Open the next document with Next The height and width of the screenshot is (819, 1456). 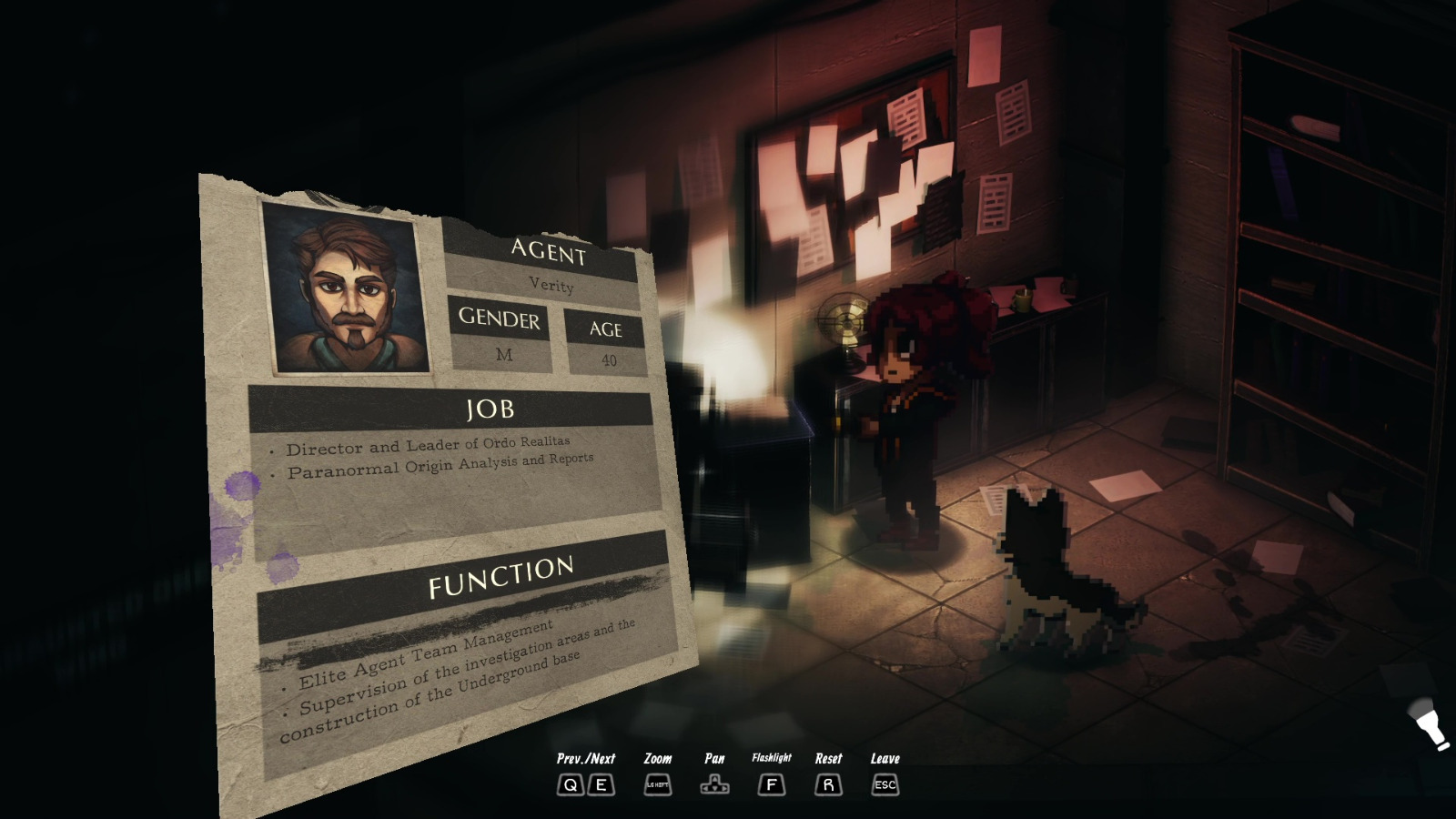point(602,758)
